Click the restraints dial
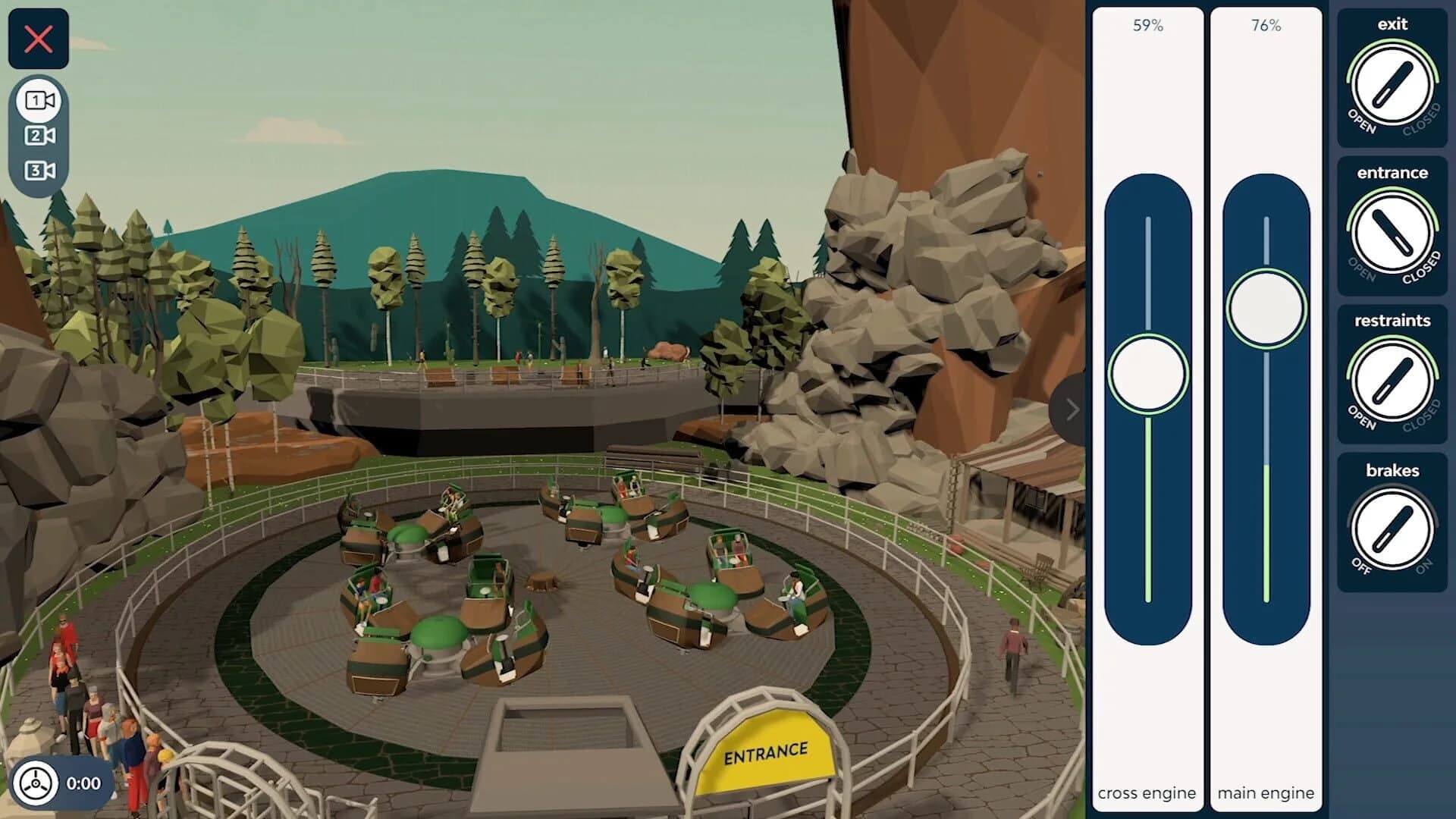 [1392, 382]
